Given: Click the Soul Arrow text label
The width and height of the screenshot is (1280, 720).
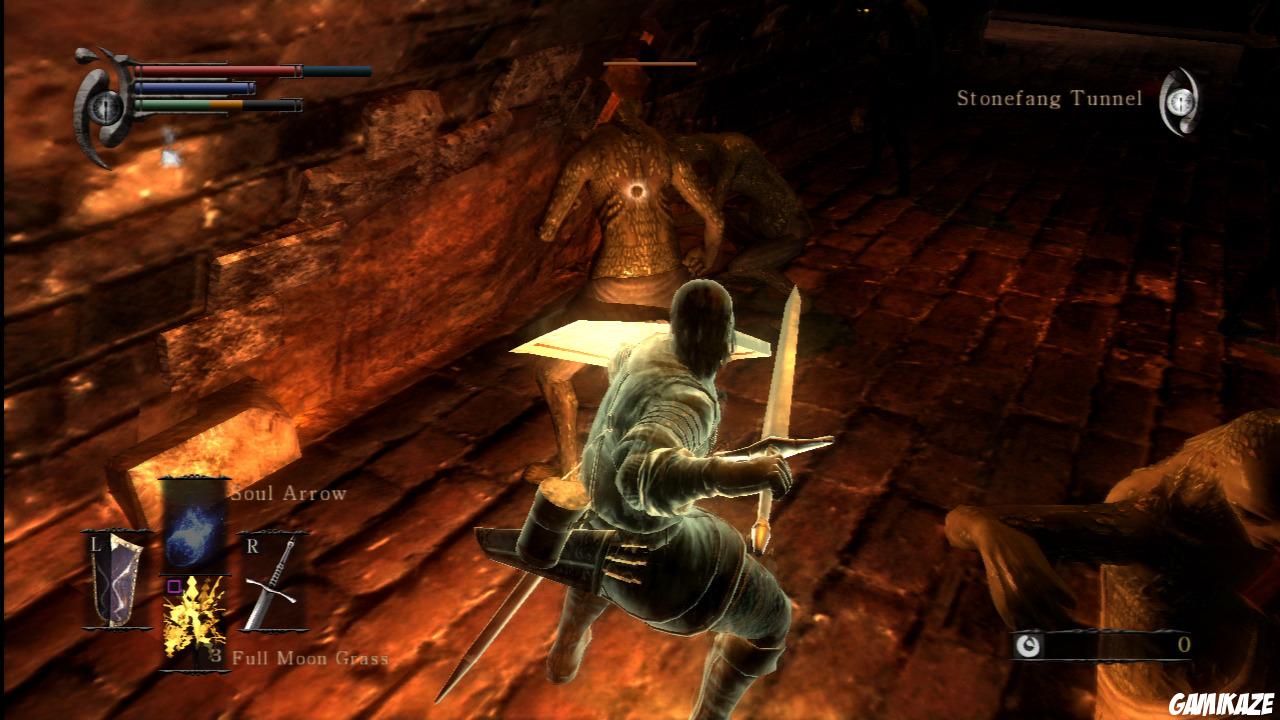Looking at the screenshot, I should pyautogui.click(x=287, y=493).
